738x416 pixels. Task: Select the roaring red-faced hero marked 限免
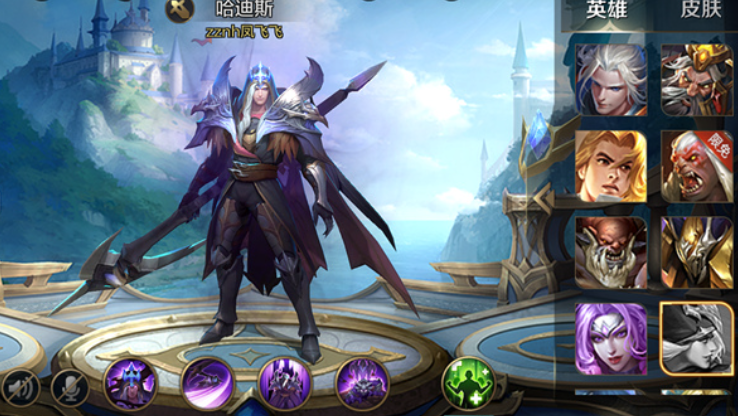(x=697, y=166)
